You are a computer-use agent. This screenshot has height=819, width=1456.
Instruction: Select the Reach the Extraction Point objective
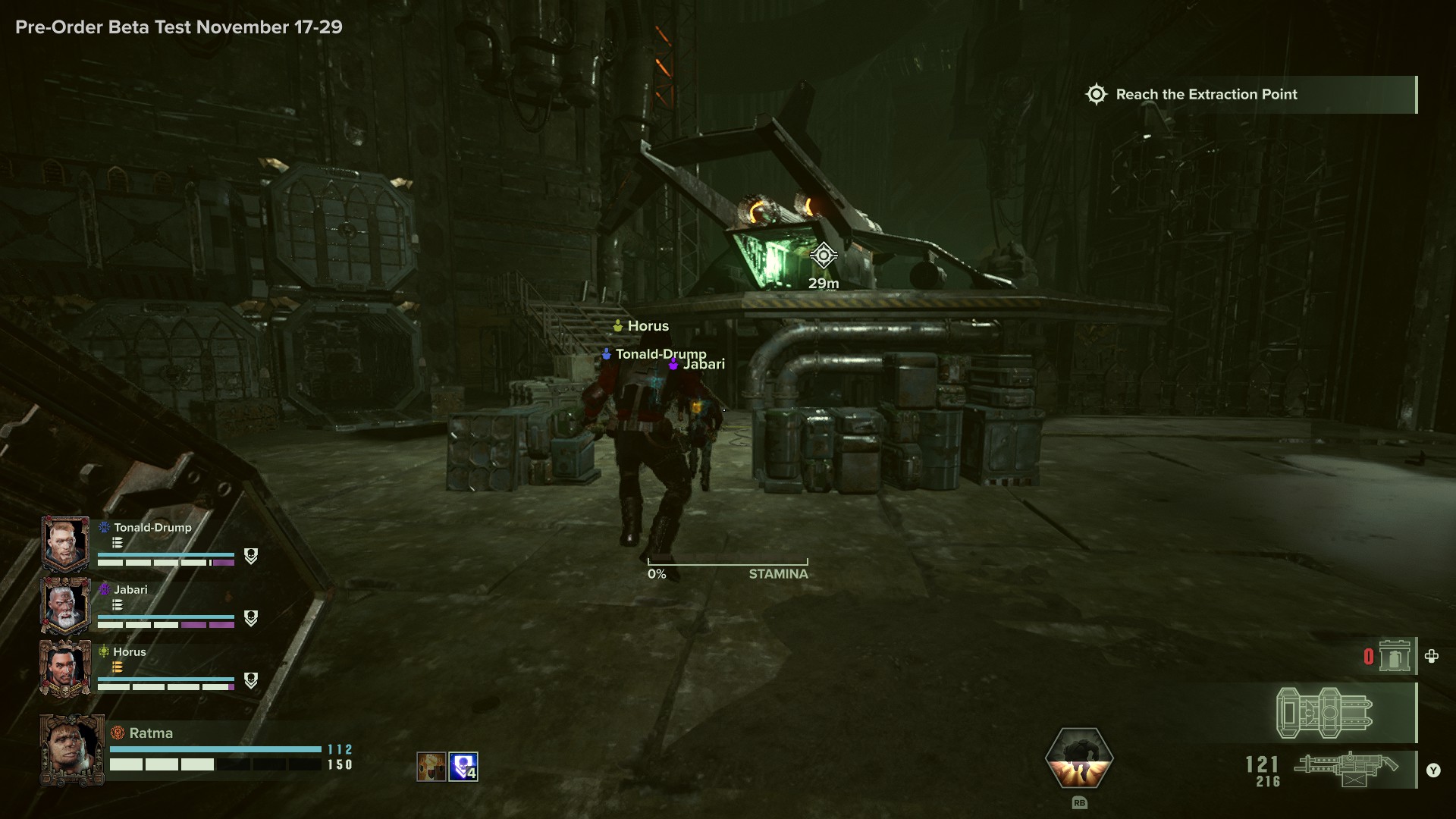(x=1206, y=95)
